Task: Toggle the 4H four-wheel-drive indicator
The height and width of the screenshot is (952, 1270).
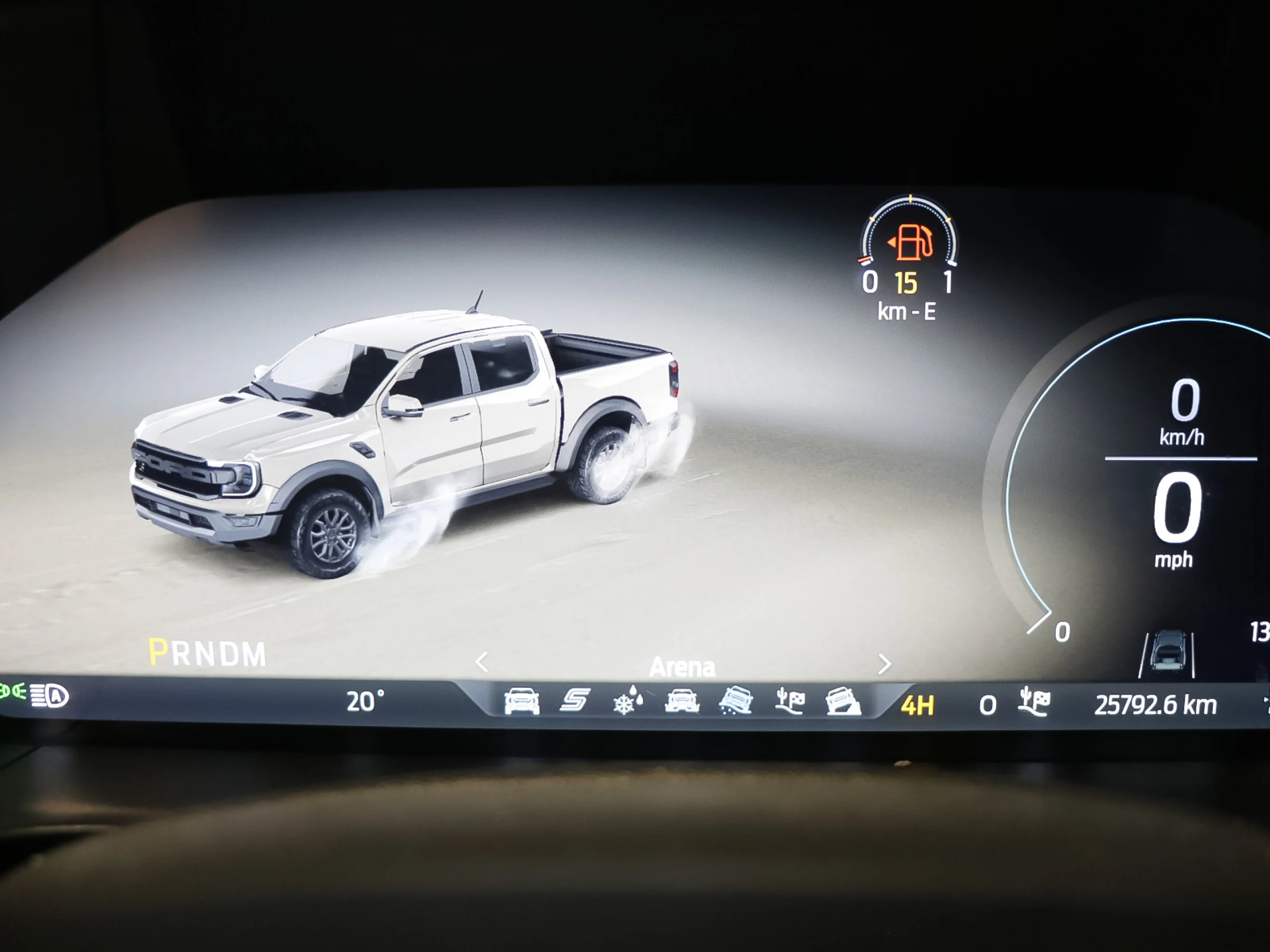Action: [x=917, y=704]
